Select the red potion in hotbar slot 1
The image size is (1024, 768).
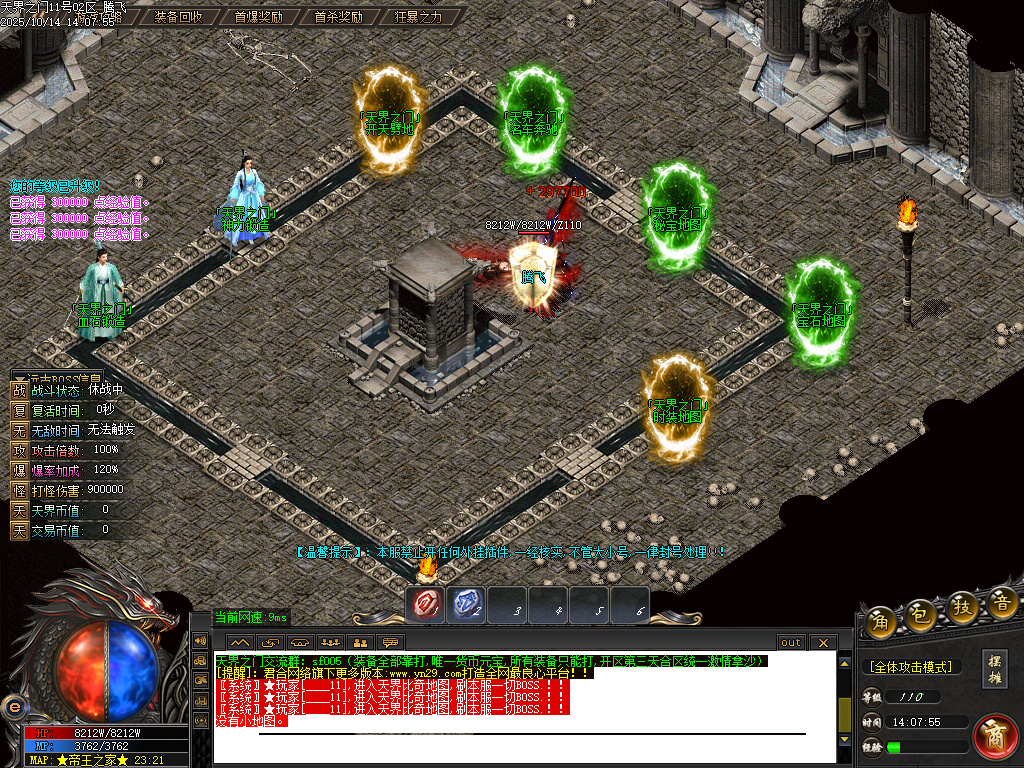427,604
